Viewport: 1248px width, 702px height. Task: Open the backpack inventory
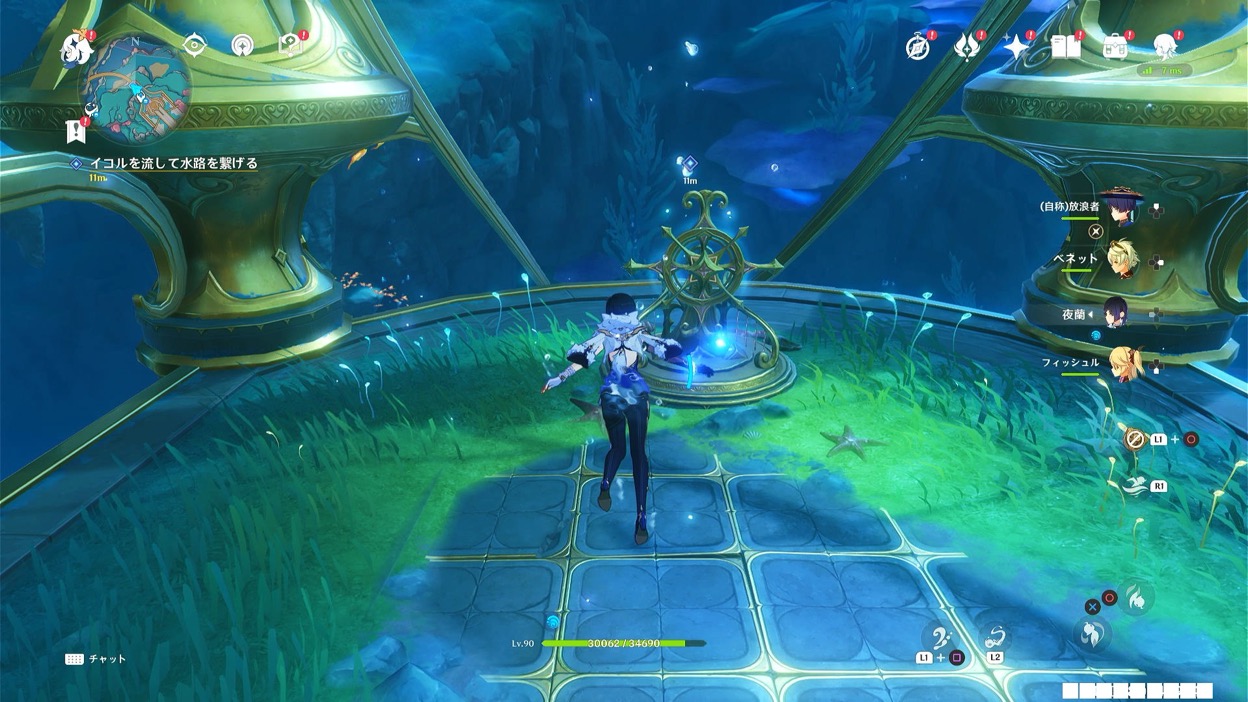click(x=1115, y=46)
